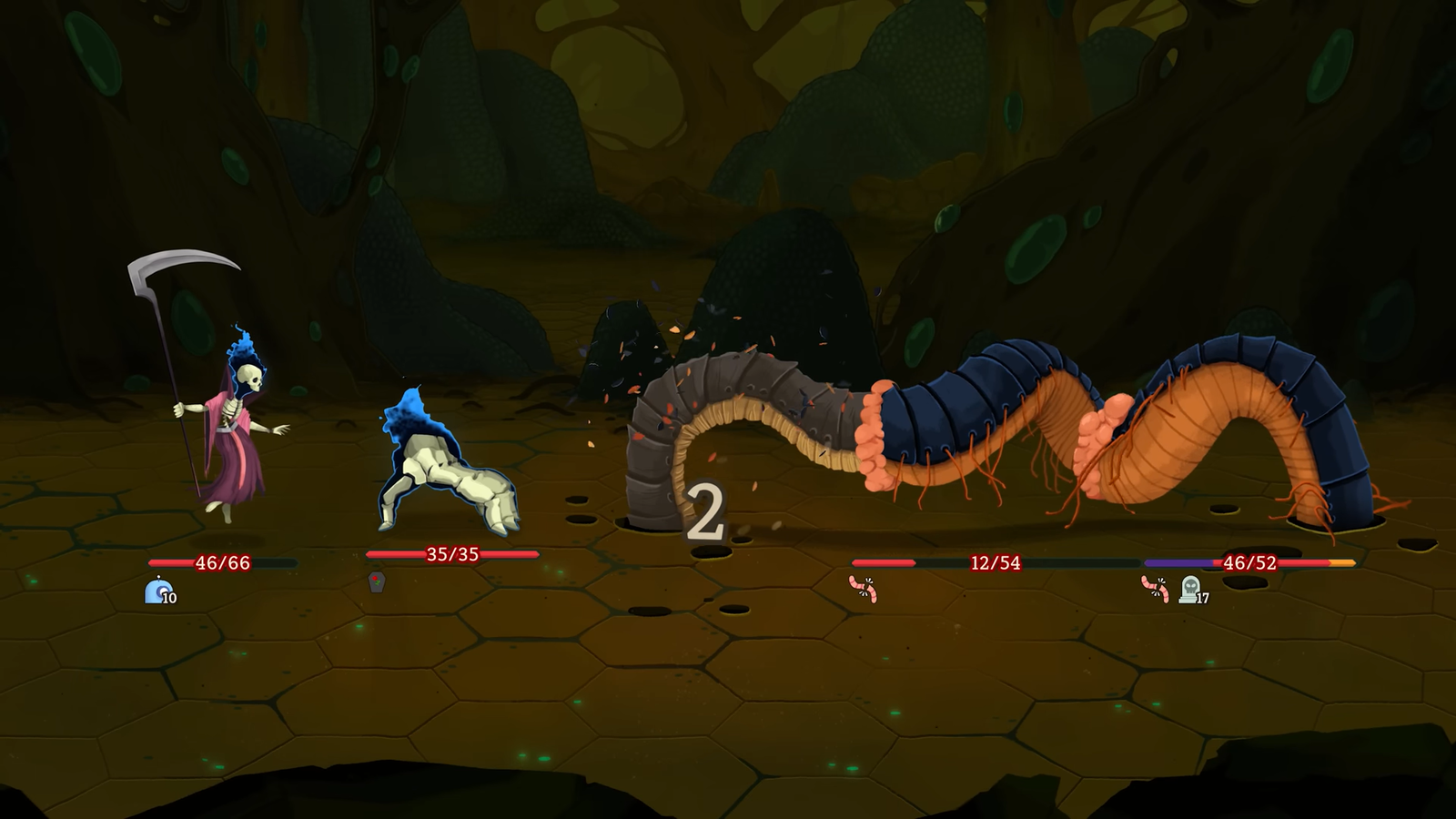
Task: Inspect the worm status icon under the 12/54 bar
Action: pos(863,589)
